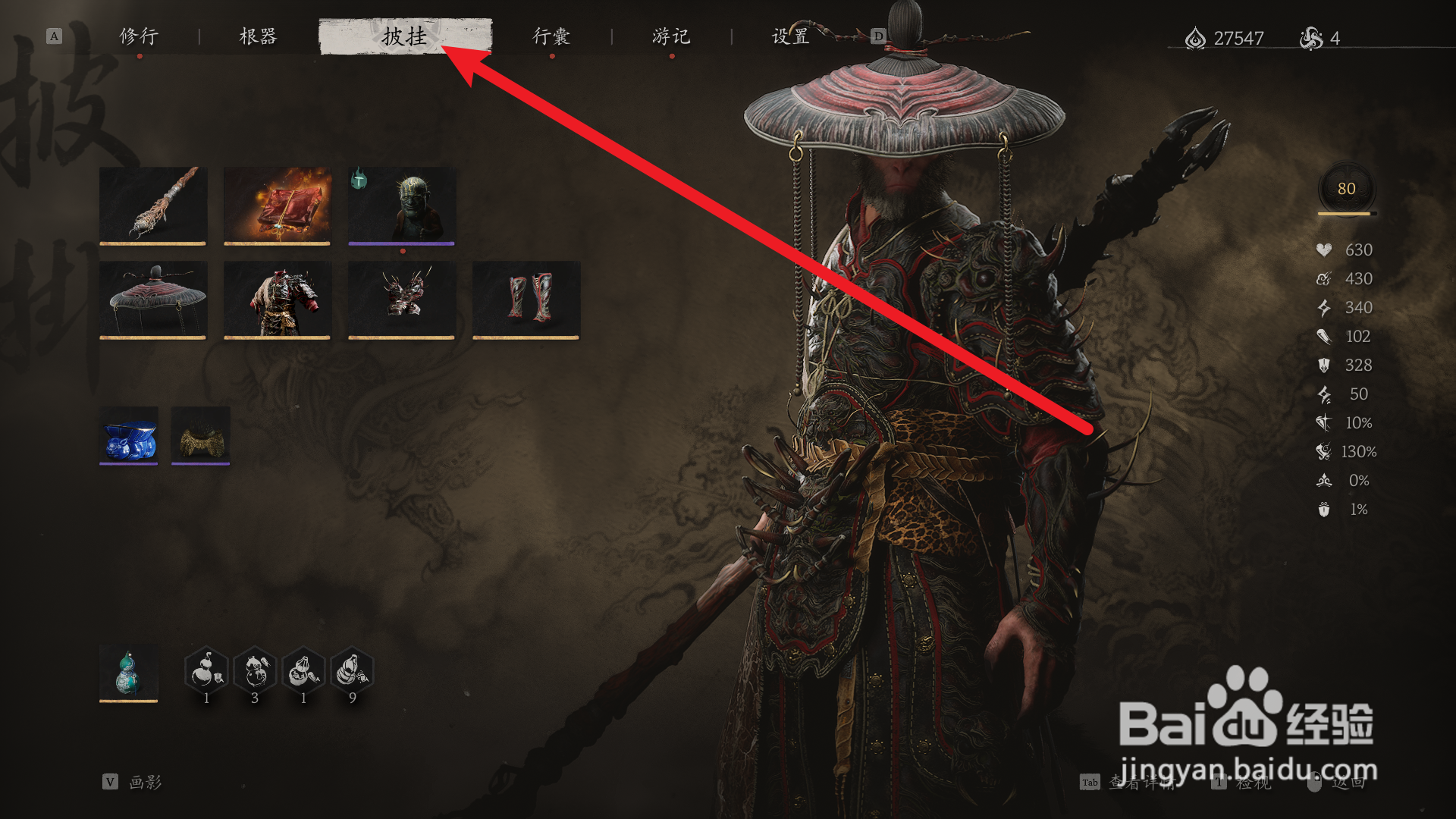Click the level 80 progress circle

(1347, 190)
